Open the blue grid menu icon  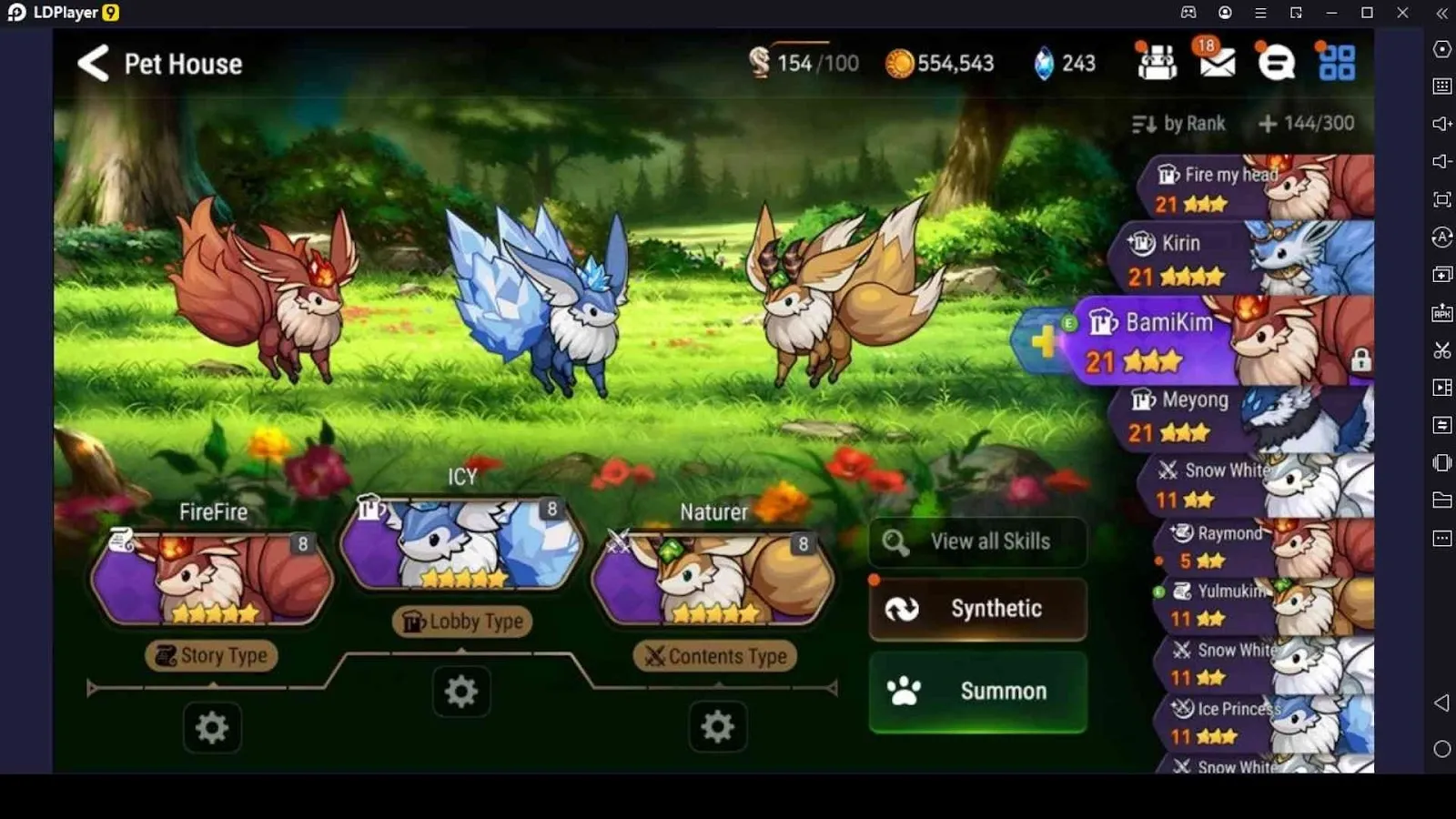pos(1336,62)
